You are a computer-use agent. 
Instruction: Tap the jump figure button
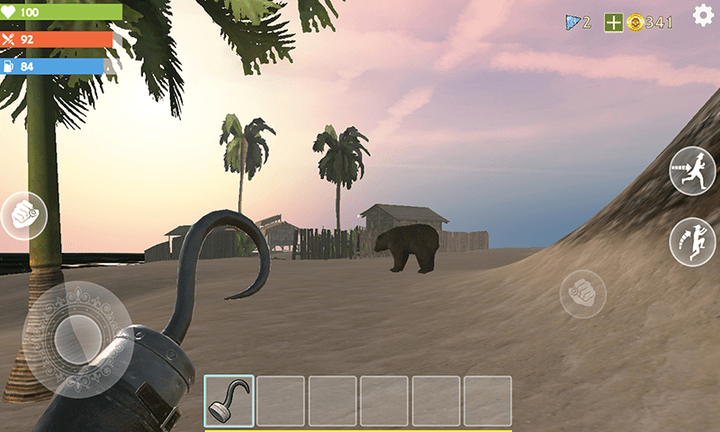coord(692,242)
